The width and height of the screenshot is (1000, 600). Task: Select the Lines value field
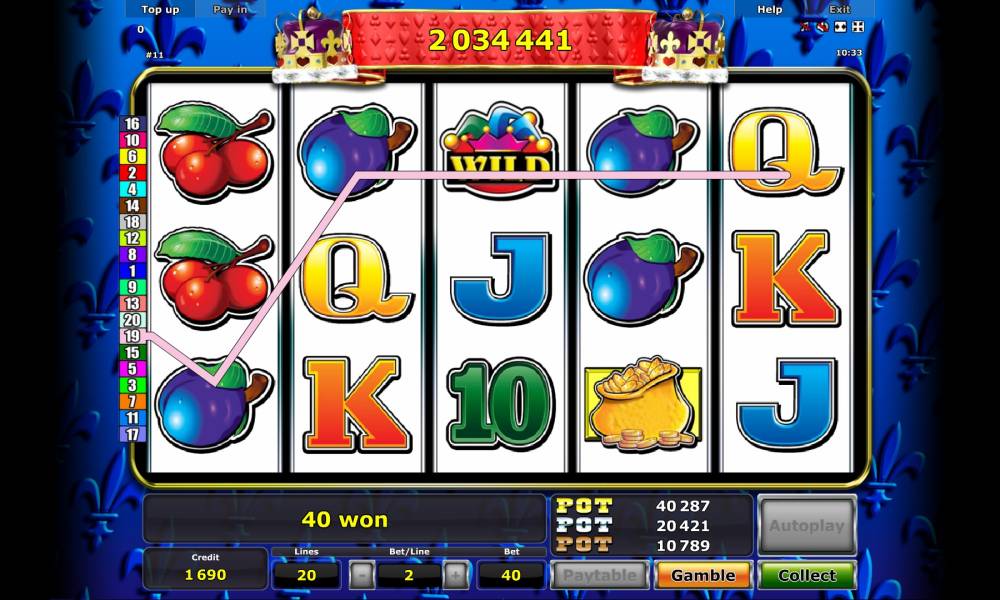coord(307,575)
